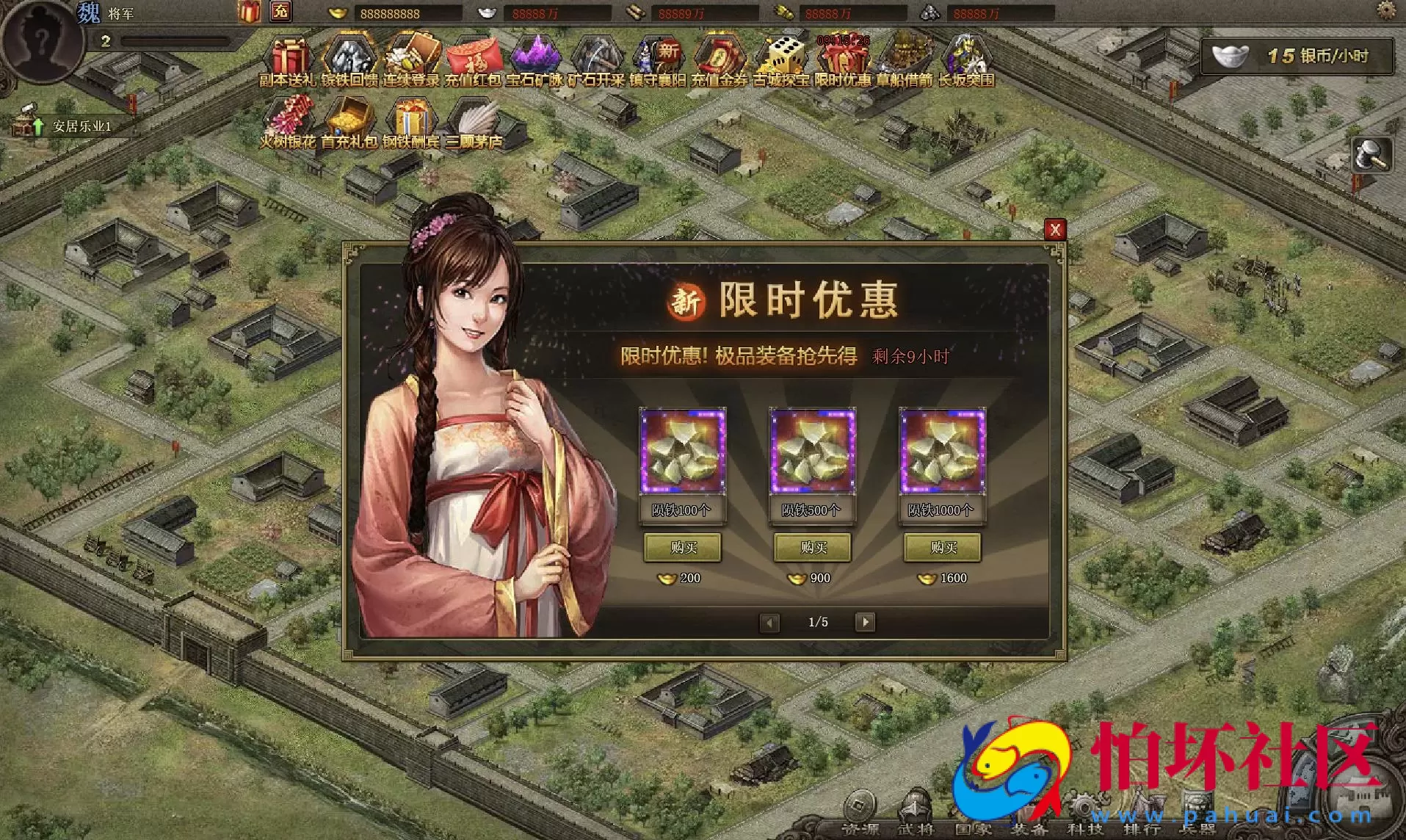Select the 镔铁回馈 activity icon
This screenshot has height=840, width=1406.
click(x=349, y=55)
